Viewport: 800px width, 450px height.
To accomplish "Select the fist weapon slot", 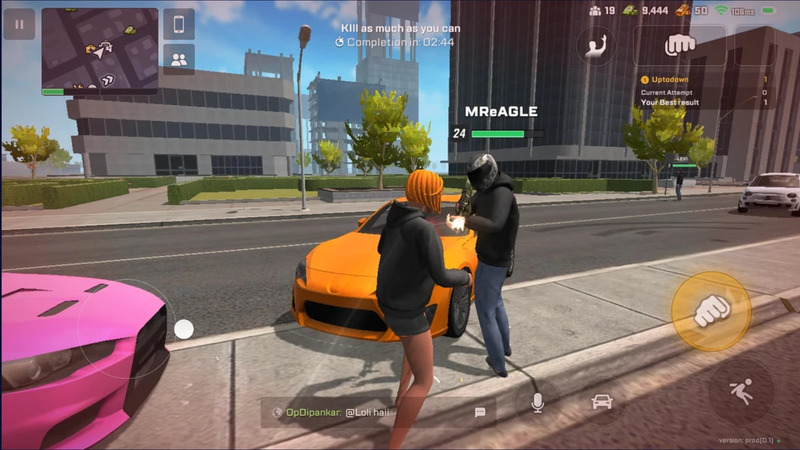I will coord(680,45).
